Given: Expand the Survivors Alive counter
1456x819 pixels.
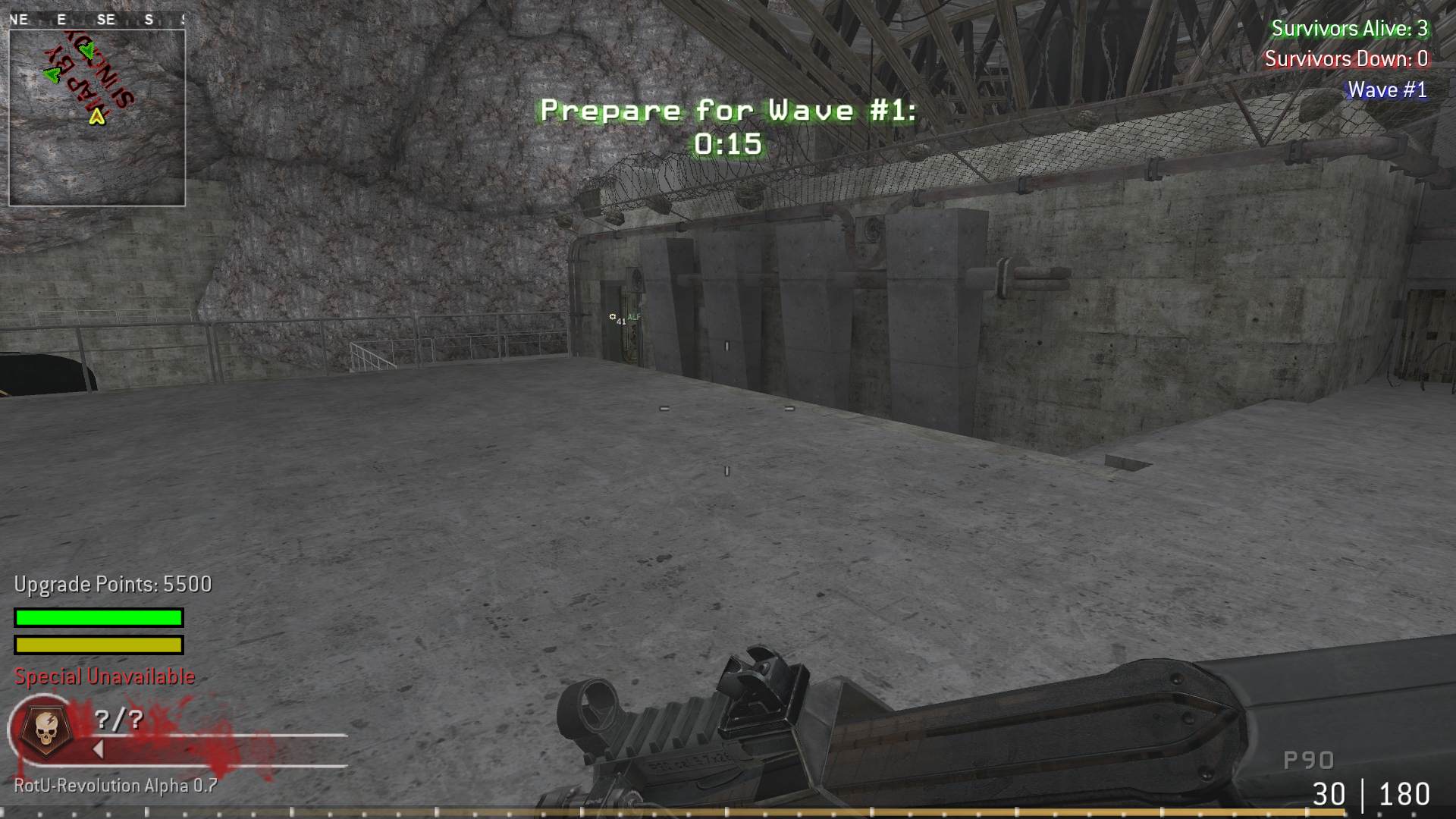Looking at the screenshot, I should 1351,29.
